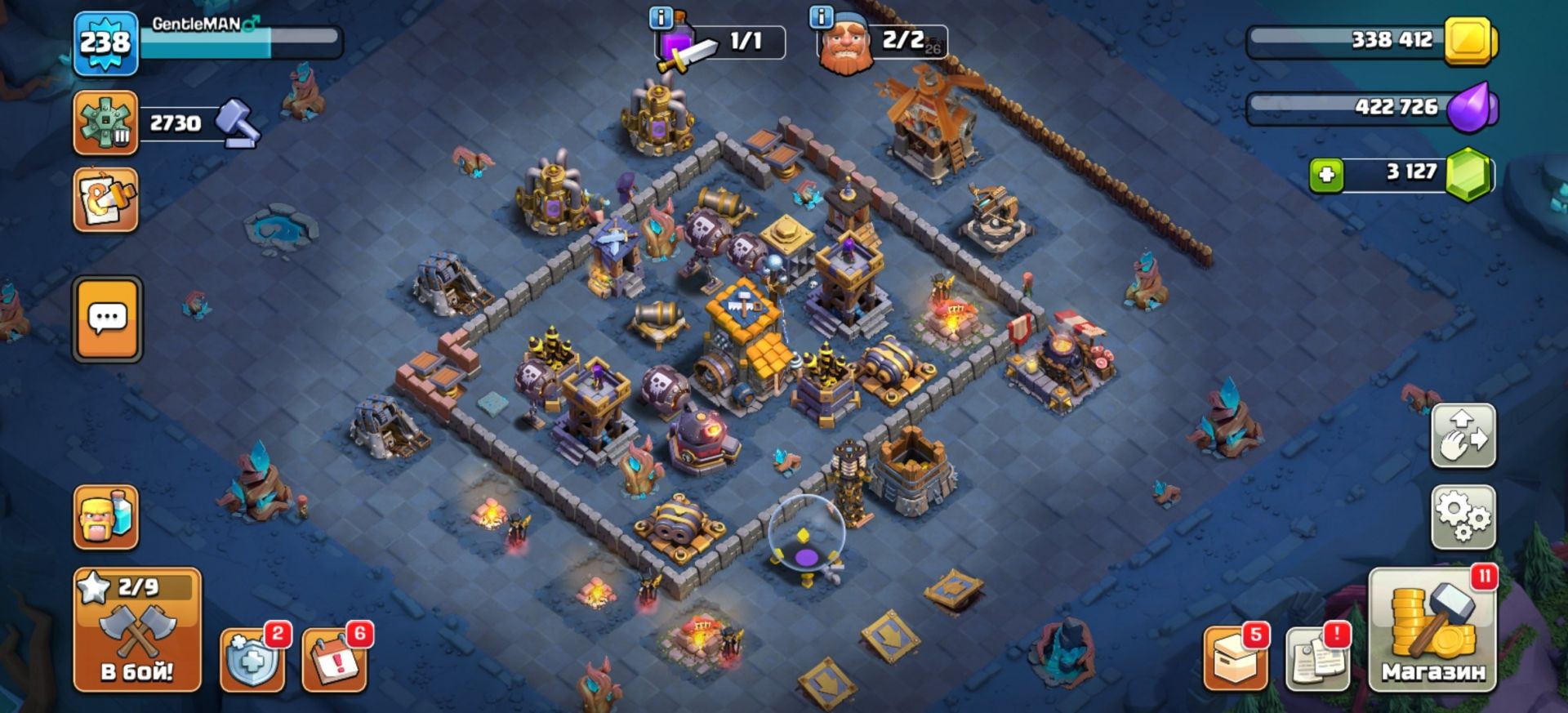Open the barbarian and elixir troops menu
This screenshot has width=1568, height=713.
tap(105, 517)
